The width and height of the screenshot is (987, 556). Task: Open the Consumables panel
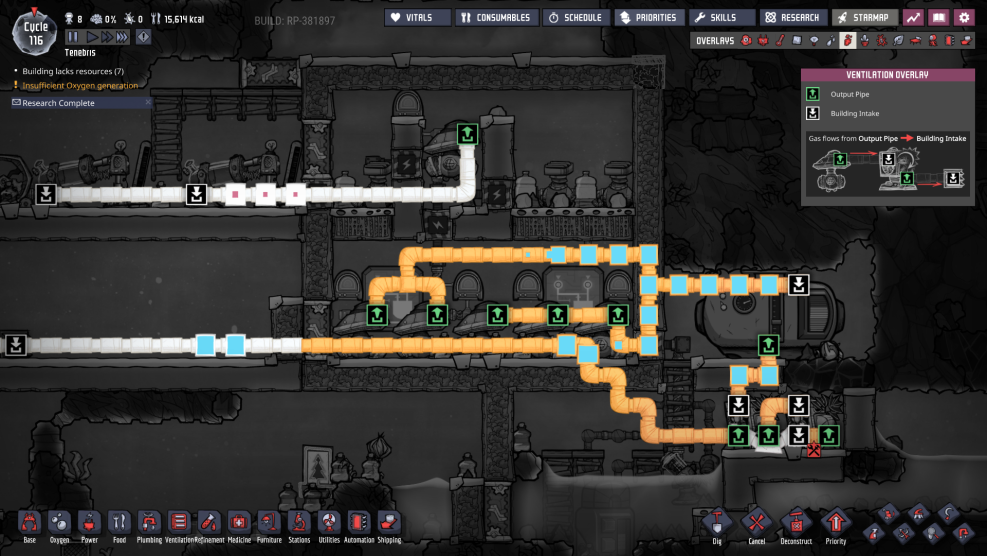tap(494, 17)
